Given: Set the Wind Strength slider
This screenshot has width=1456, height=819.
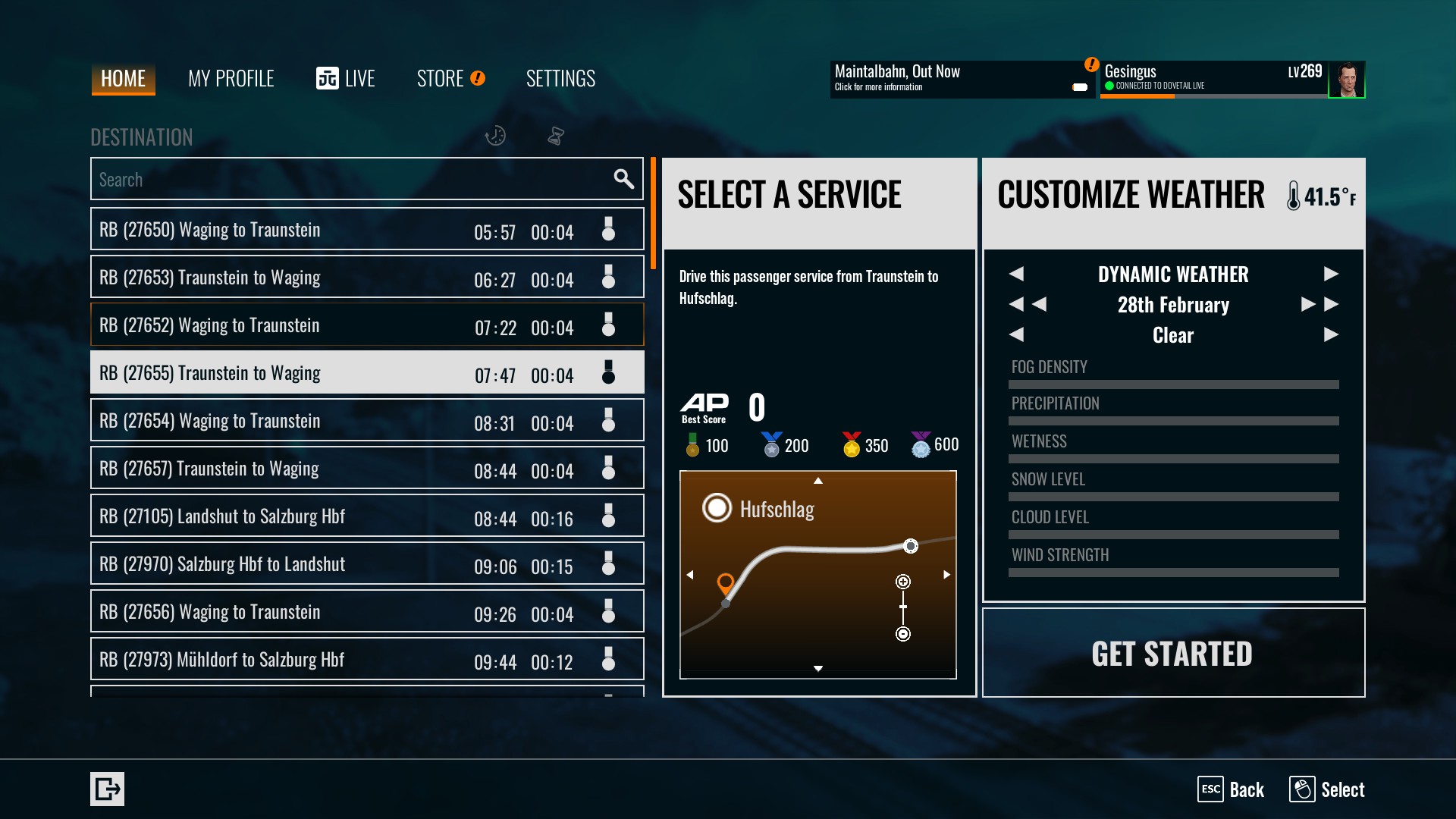Looking at the screenshot, I should click(x=1173, y=573).
